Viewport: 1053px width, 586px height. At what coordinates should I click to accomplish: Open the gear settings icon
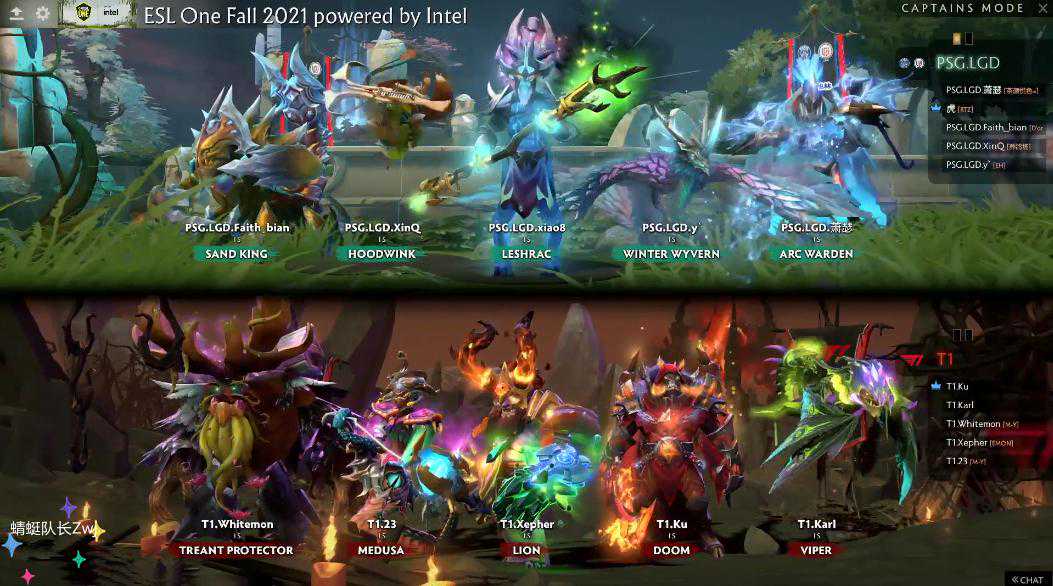coord(43,14)
